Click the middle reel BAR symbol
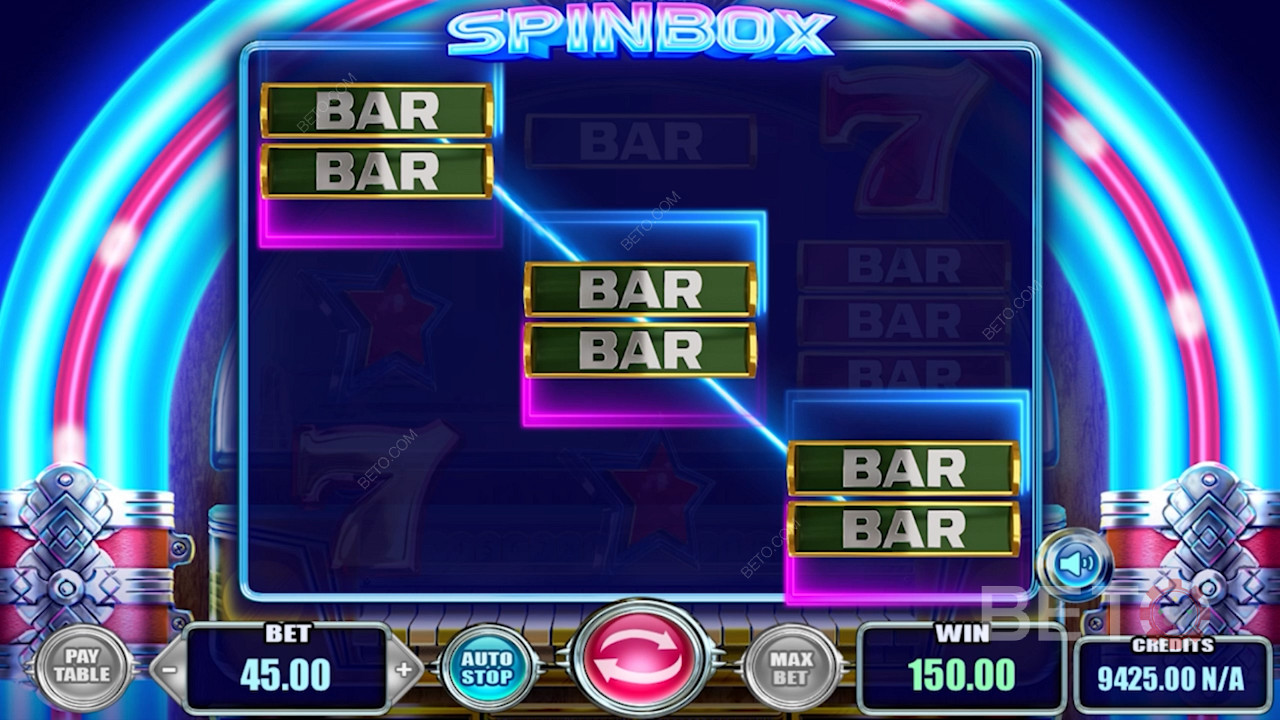This screenshot has height=720, width=1280. tap(638, 320)
